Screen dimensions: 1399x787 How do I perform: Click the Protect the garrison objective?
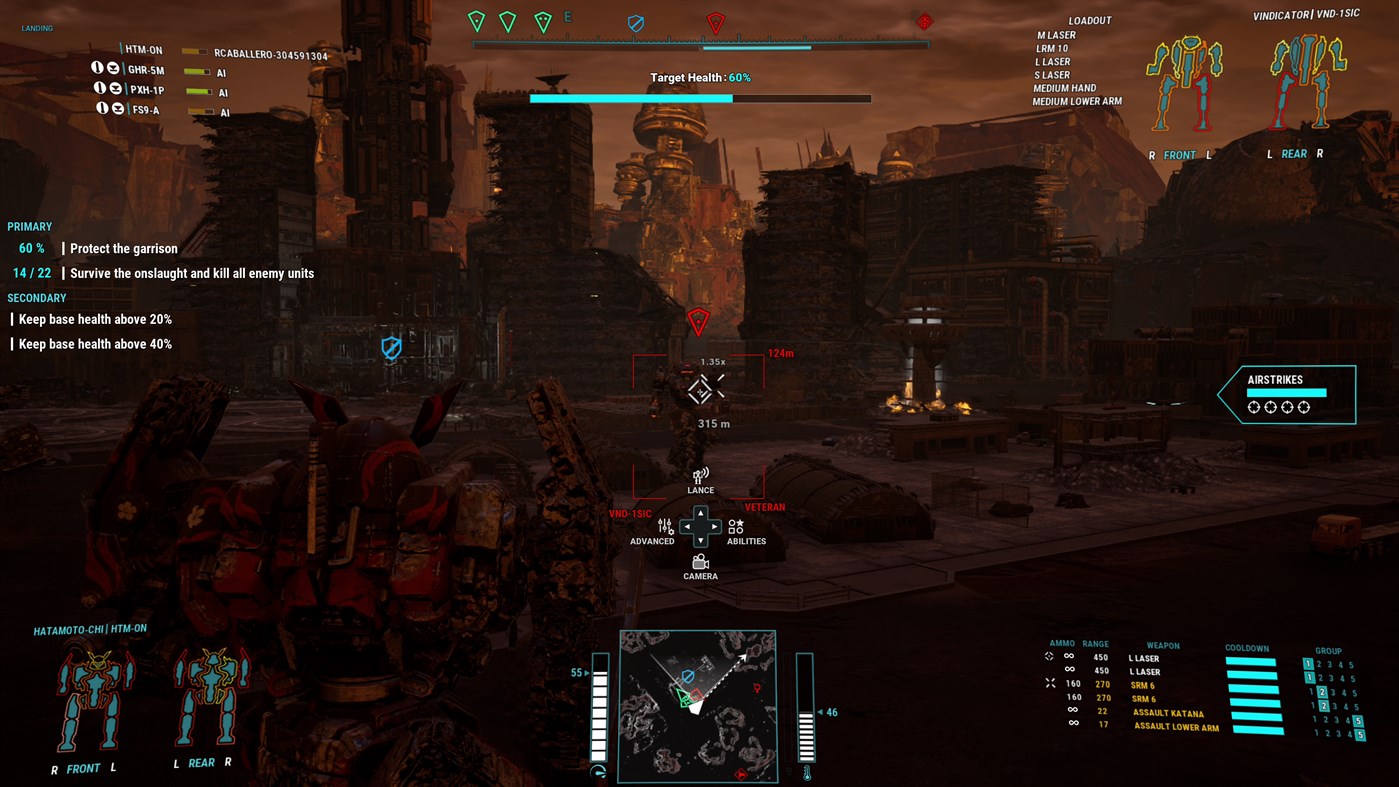[x=123, y=248]
